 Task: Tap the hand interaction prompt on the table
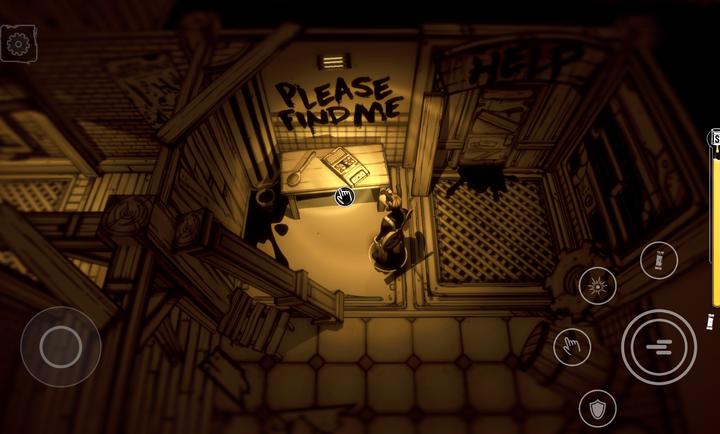(x=345, y=196)
